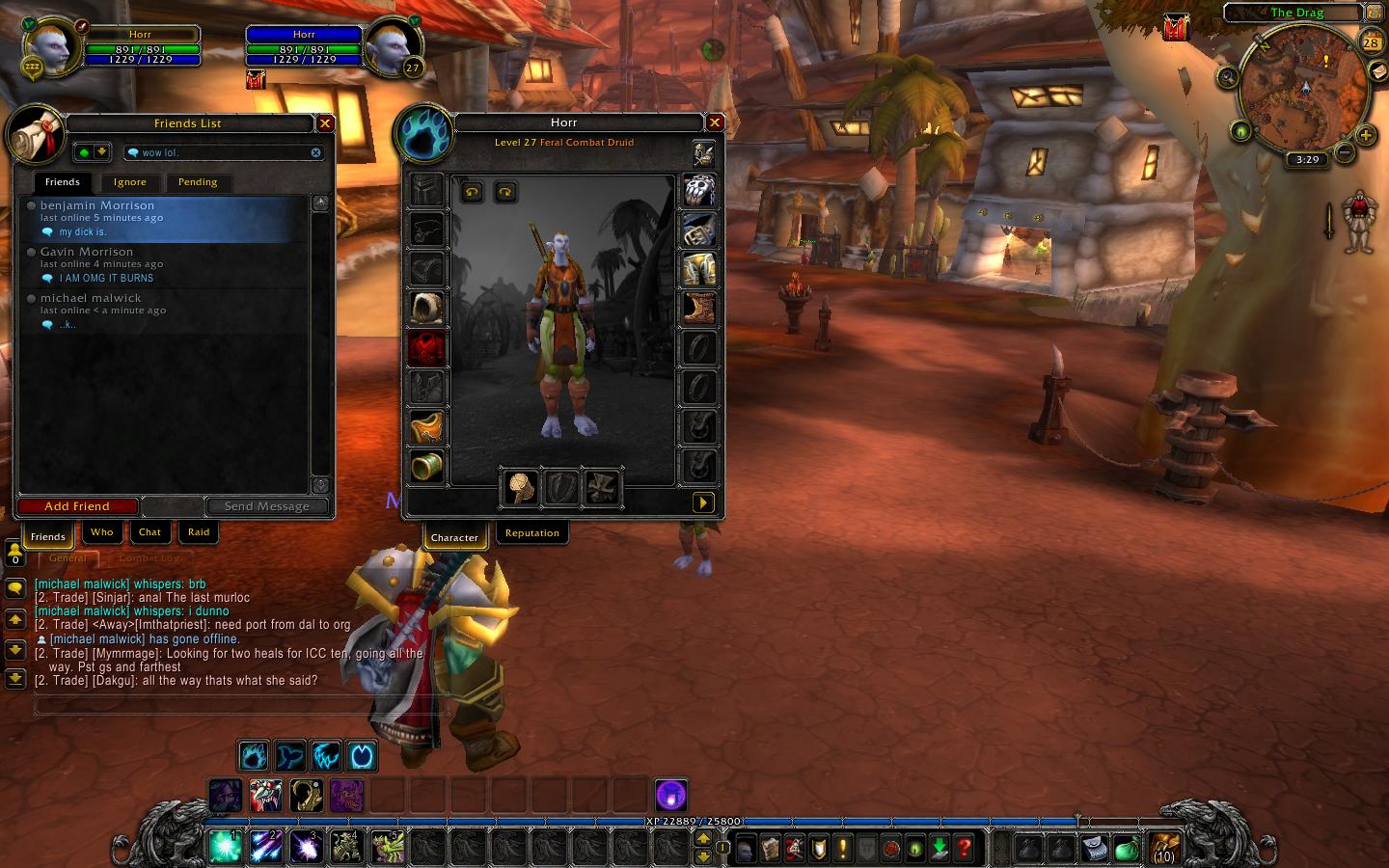Image resolution: width=1389 pixels, height=868 pixels.
Task: Zoom in the minimap
Action: [x=1366, y=136]
